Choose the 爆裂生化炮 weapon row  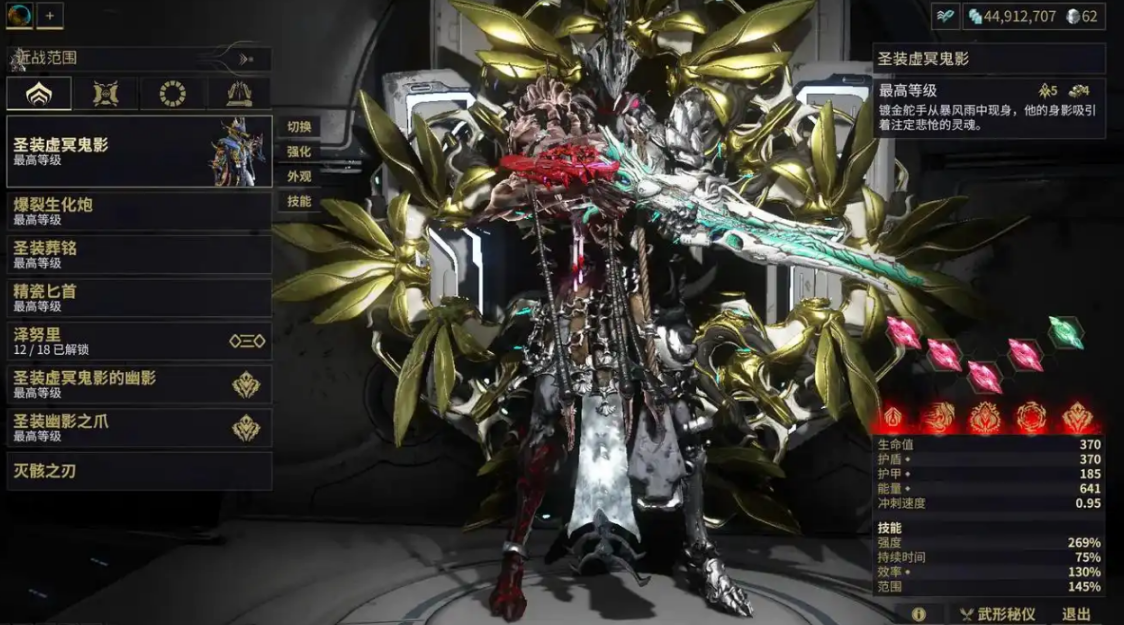tap(139, 211)
